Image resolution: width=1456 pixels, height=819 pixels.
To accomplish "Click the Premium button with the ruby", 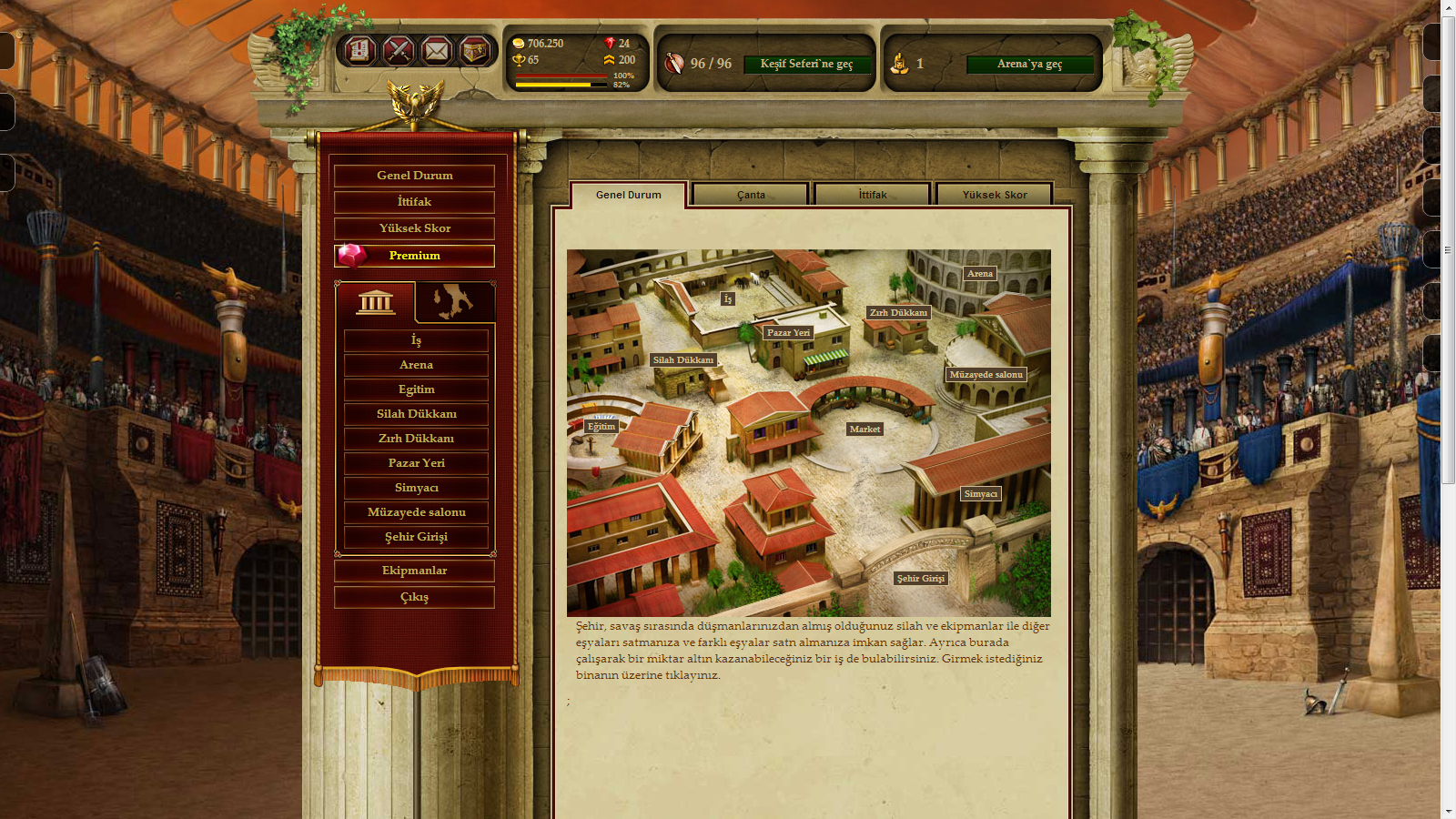I will click(414, 256).
